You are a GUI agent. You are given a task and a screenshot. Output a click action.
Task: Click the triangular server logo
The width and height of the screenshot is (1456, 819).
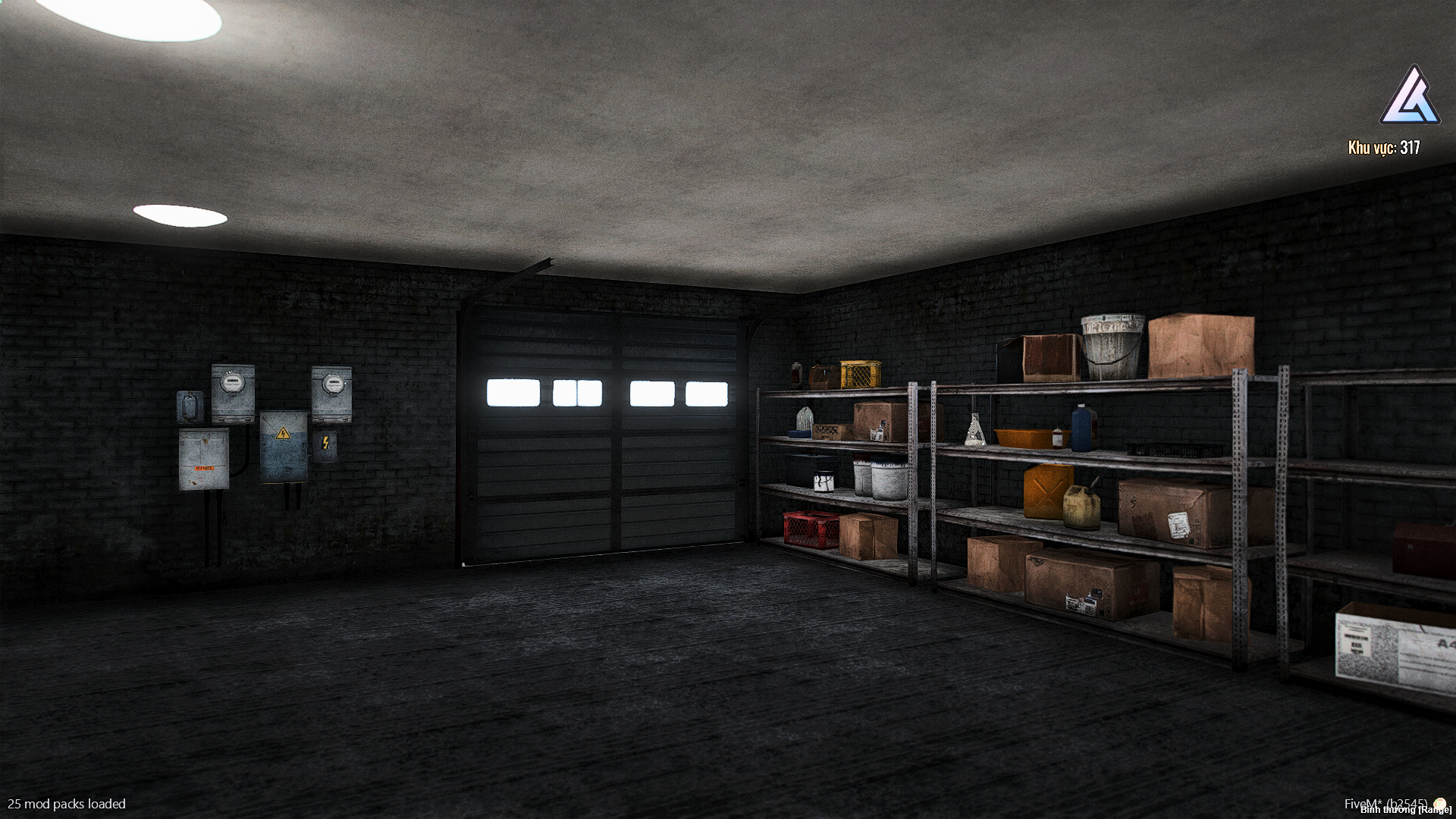(x=1409, y=98)
